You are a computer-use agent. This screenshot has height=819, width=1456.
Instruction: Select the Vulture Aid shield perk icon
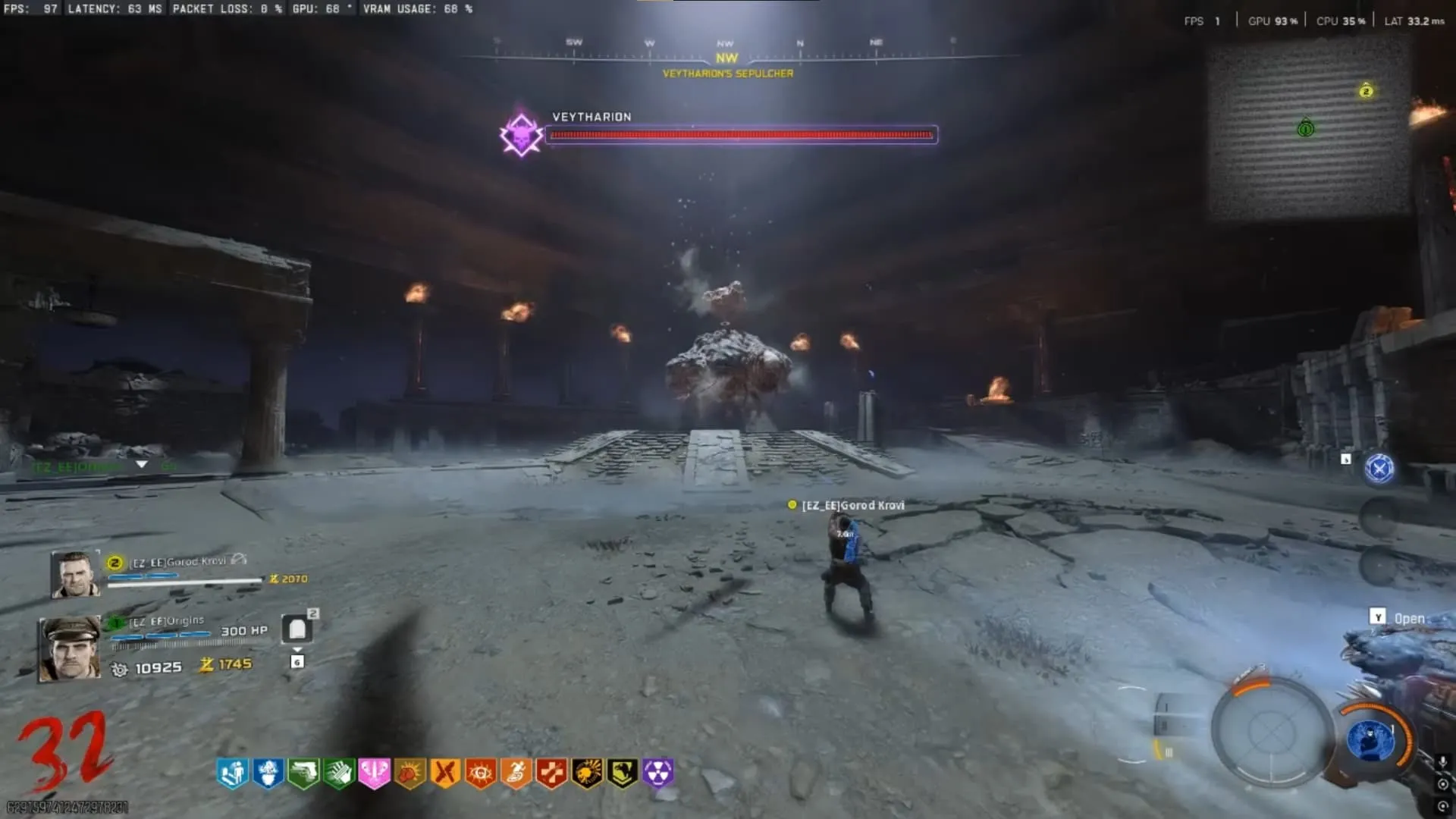click(233, 773)
